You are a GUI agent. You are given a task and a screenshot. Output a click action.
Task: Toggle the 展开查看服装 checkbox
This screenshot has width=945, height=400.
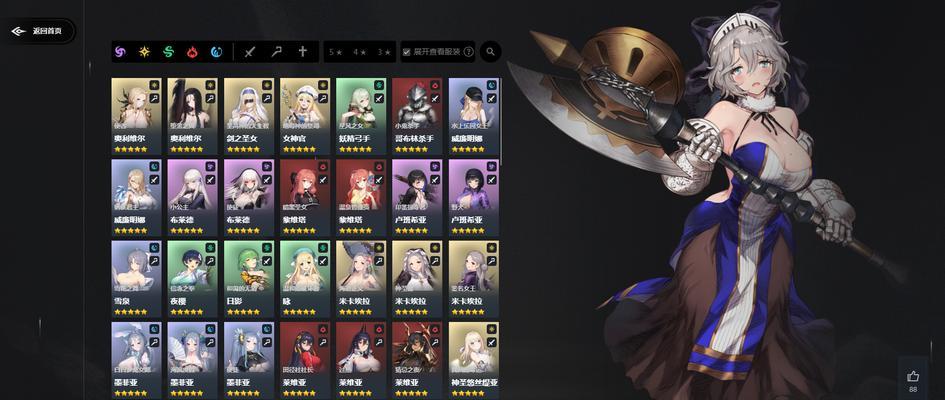click(x=407, y=51)
